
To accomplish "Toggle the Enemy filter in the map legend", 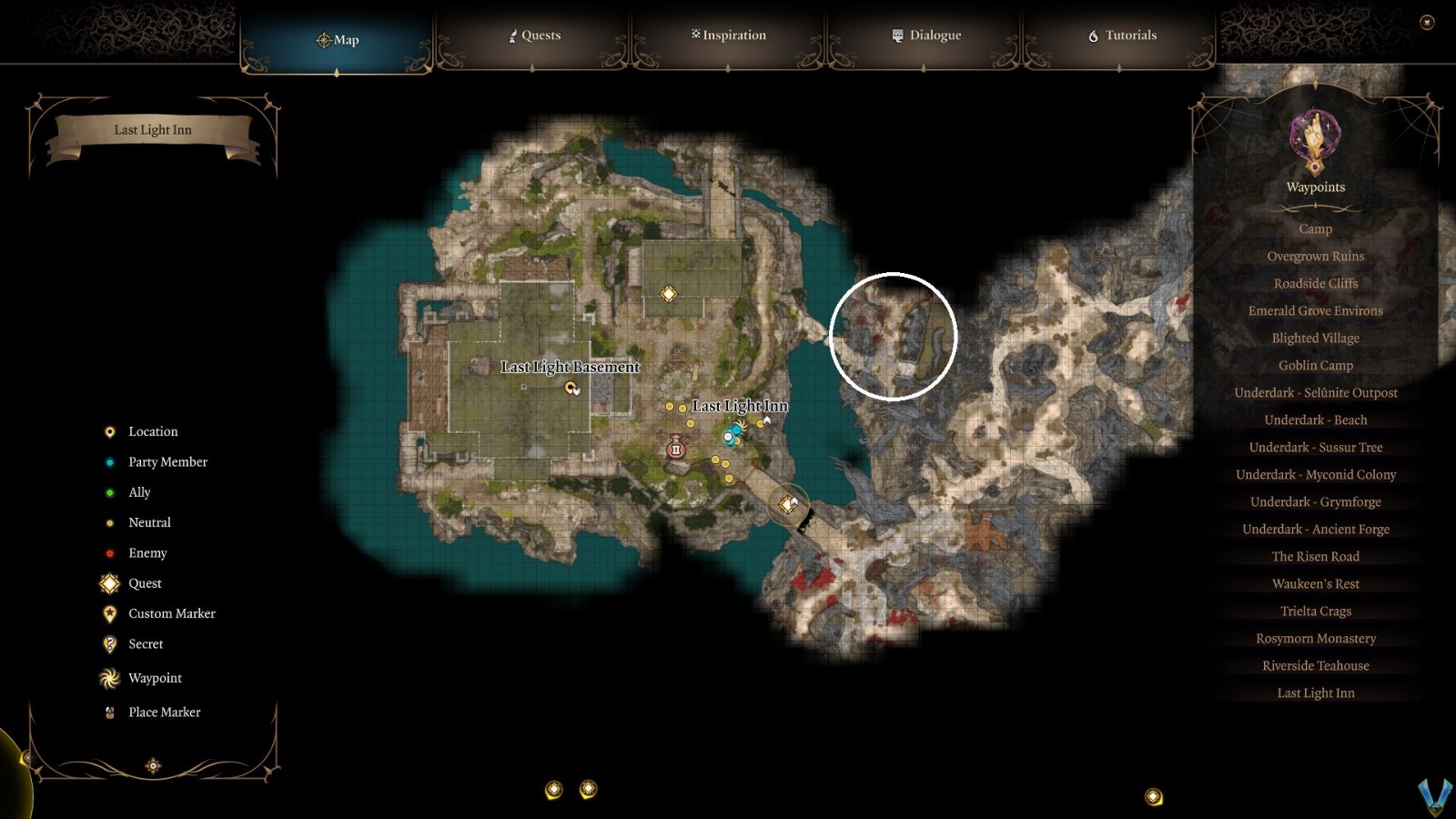I will point(109,552).
